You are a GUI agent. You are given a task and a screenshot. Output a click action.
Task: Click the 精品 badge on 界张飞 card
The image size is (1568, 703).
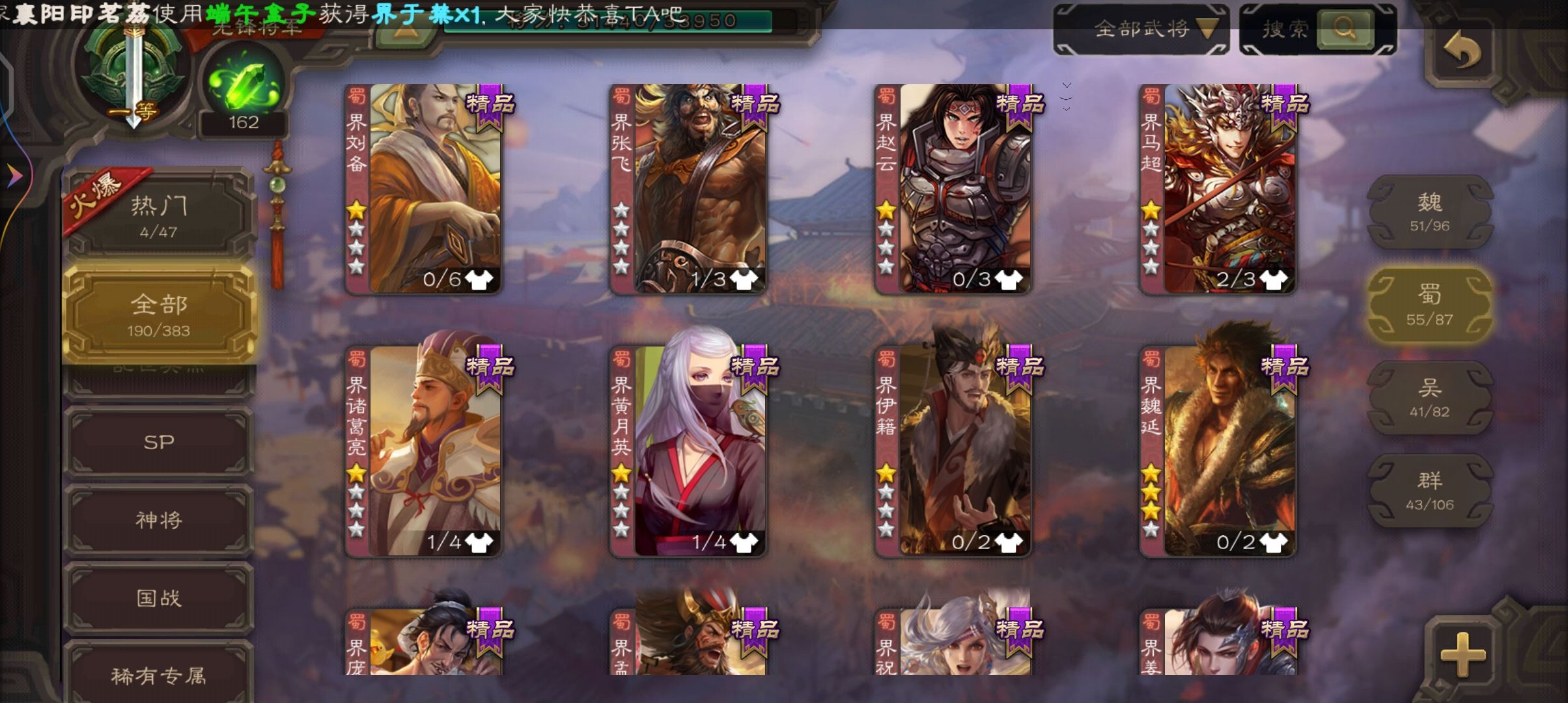tap(753, 105)
